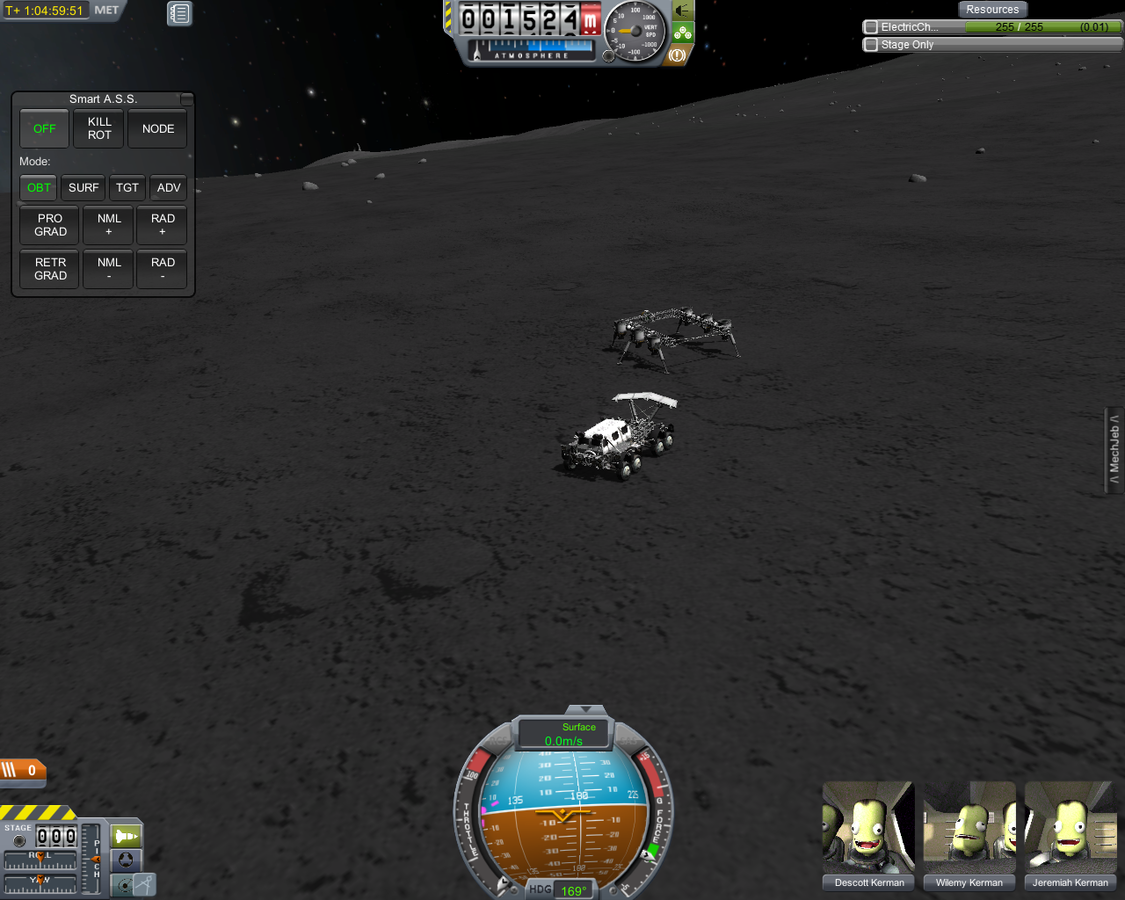Switch to SURF mode
1125x900 pixels.
(84, 188)
